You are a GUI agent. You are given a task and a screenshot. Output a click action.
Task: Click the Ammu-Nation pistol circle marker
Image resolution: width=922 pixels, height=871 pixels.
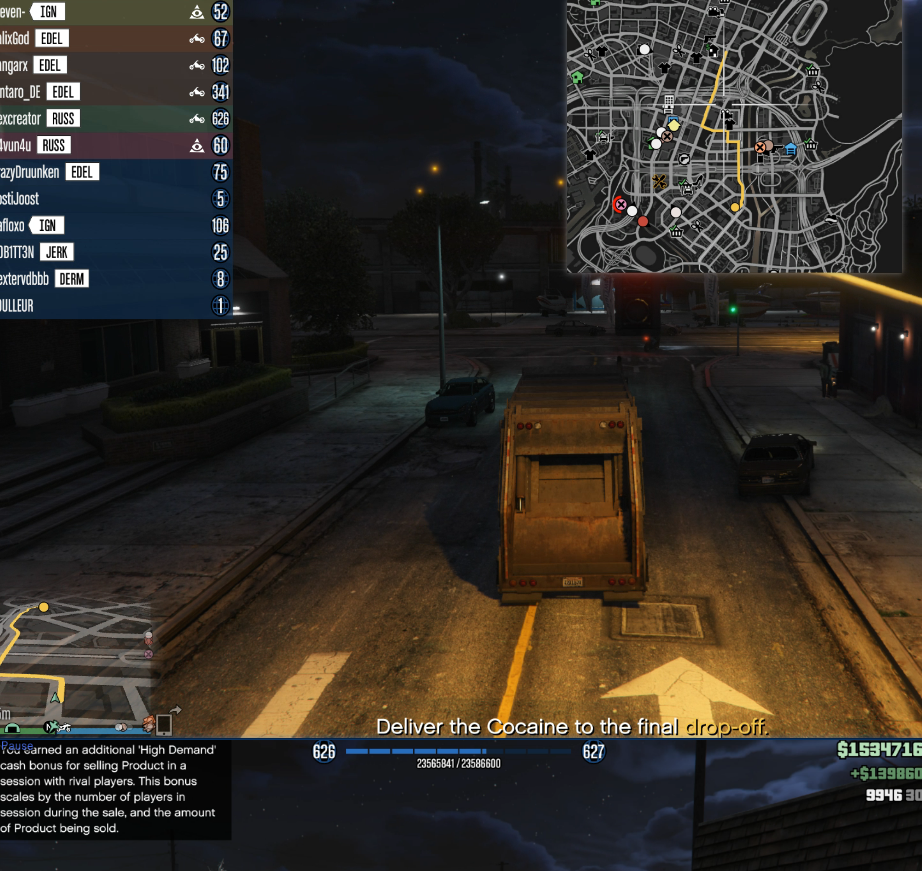(x=684, y=159)
